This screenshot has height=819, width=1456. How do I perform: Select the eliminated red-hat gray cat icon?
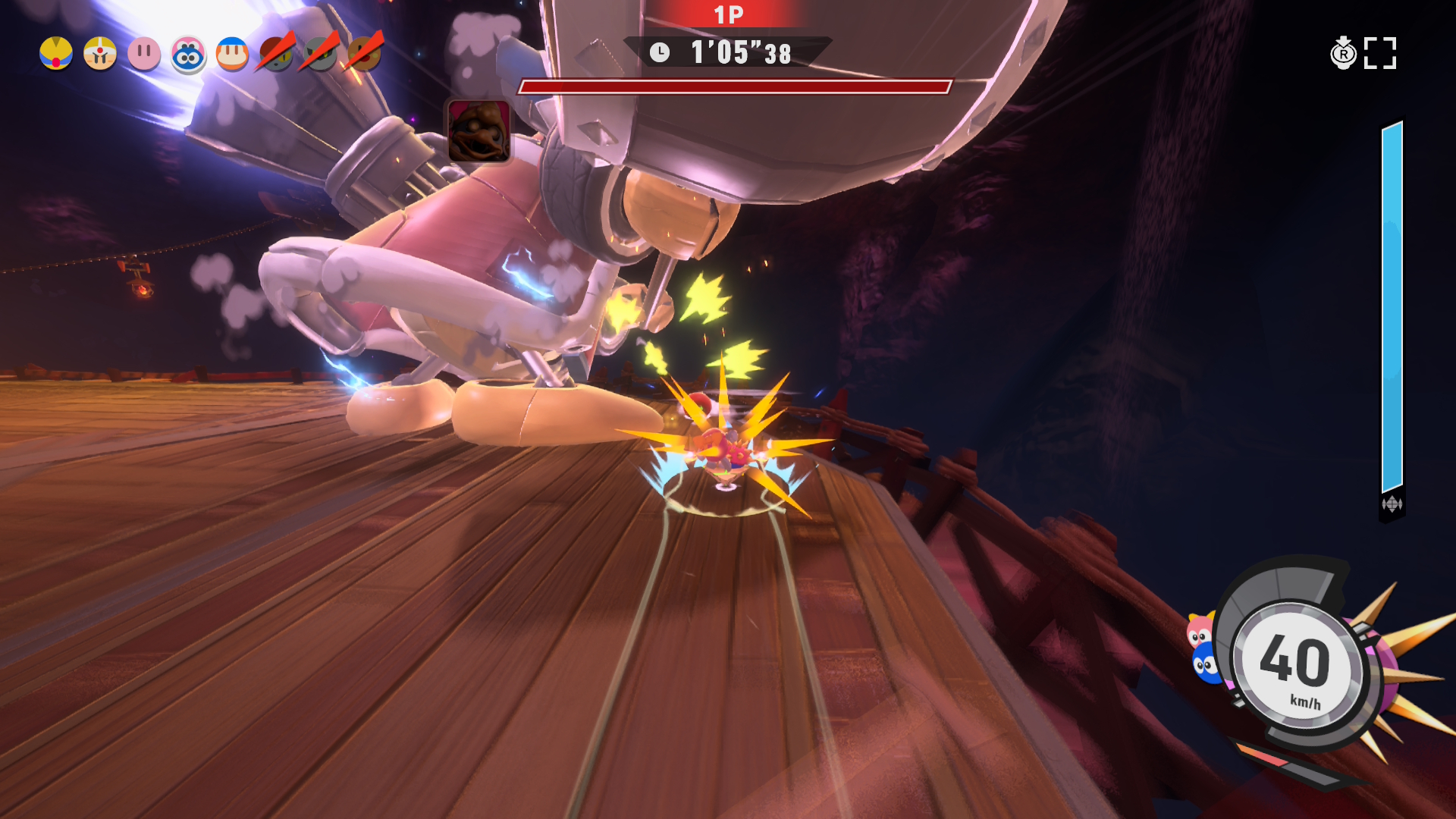(x=277, y=54)
